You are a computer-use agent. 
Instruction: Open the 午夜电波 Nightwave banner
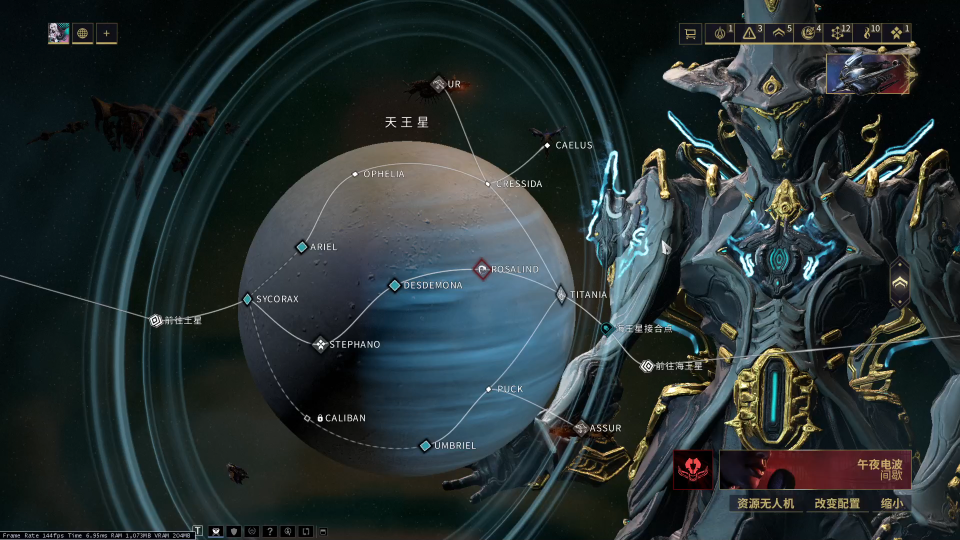[814, 469]
